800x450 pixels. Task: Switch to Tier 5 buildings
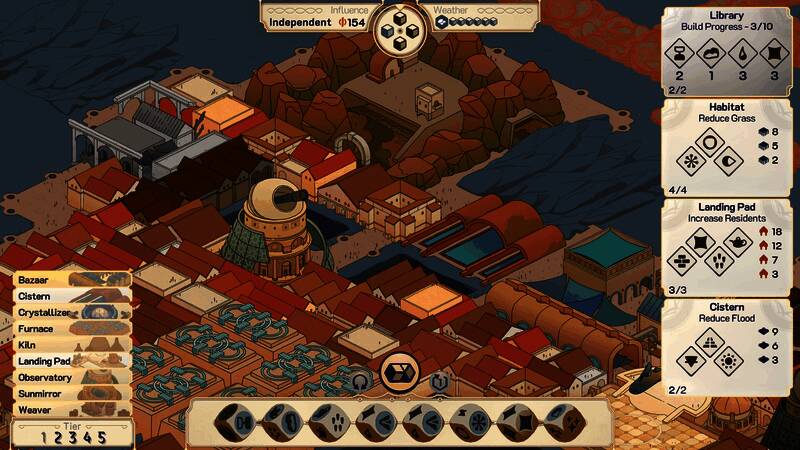click(100, 437)
